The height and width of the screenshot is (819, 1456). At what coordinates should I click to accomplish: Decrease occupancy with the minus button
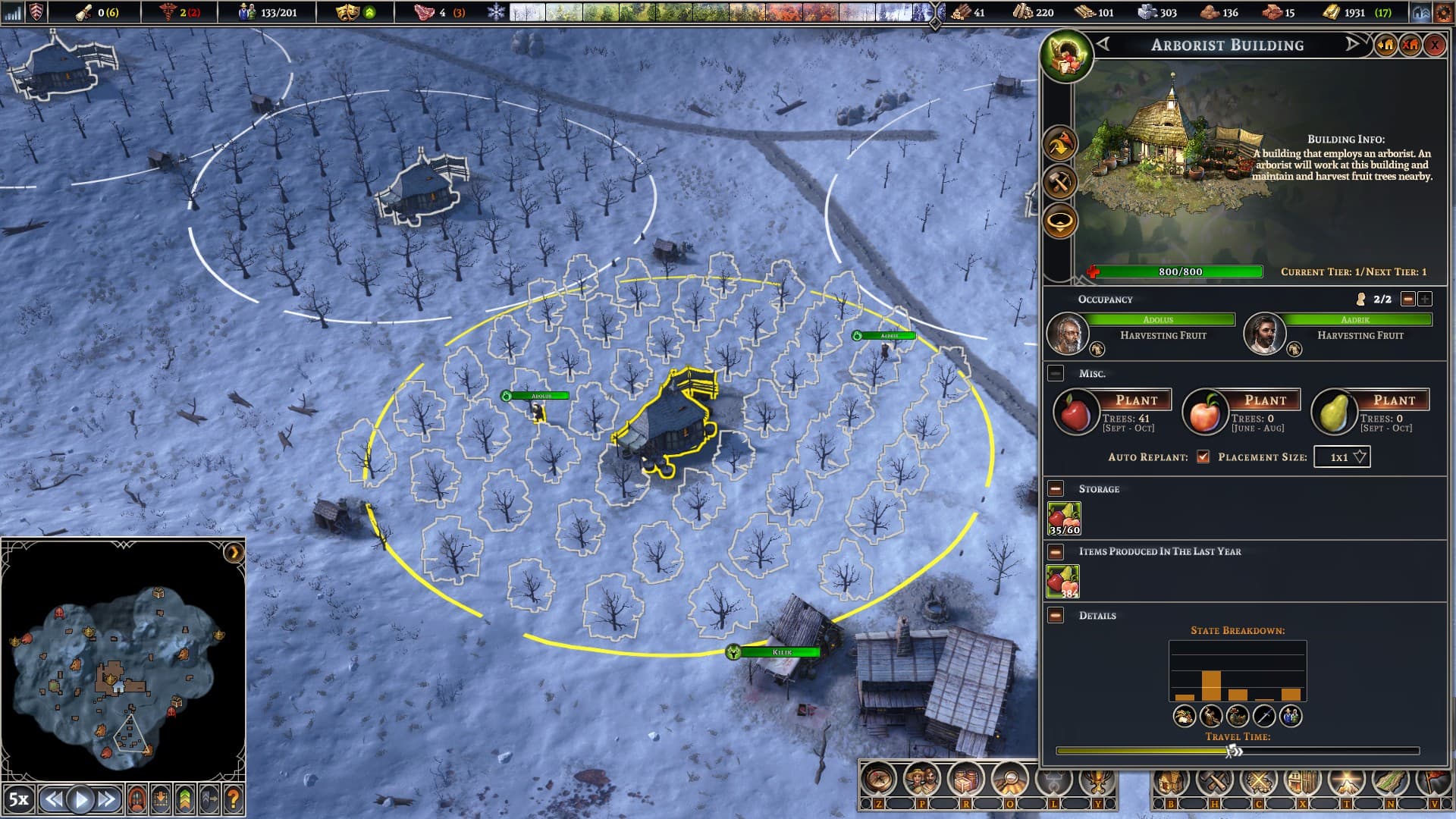(x=1408, y=300)
